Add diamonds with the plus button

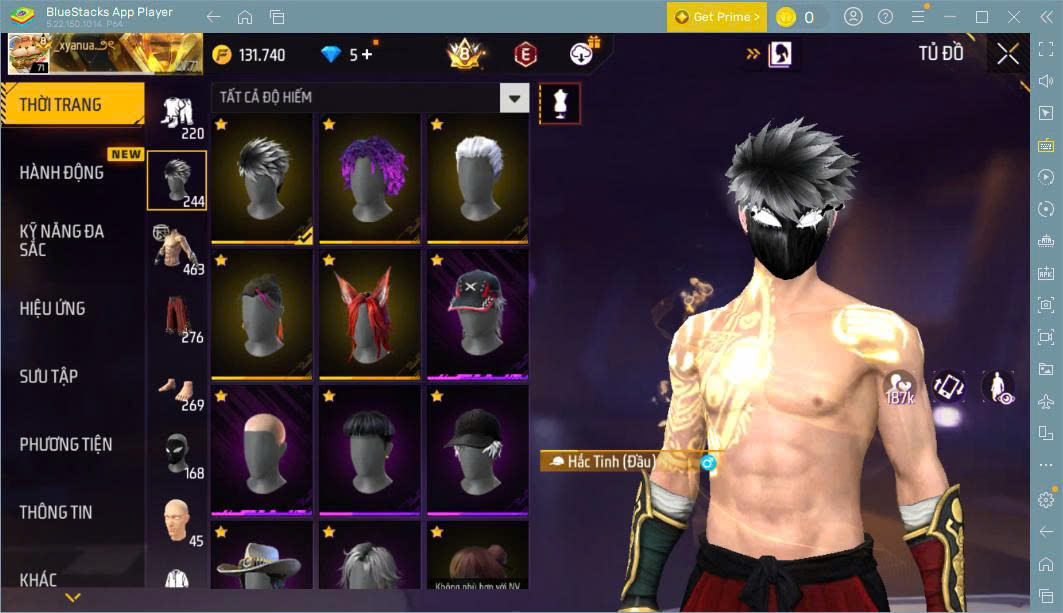(x=367, y=54)
